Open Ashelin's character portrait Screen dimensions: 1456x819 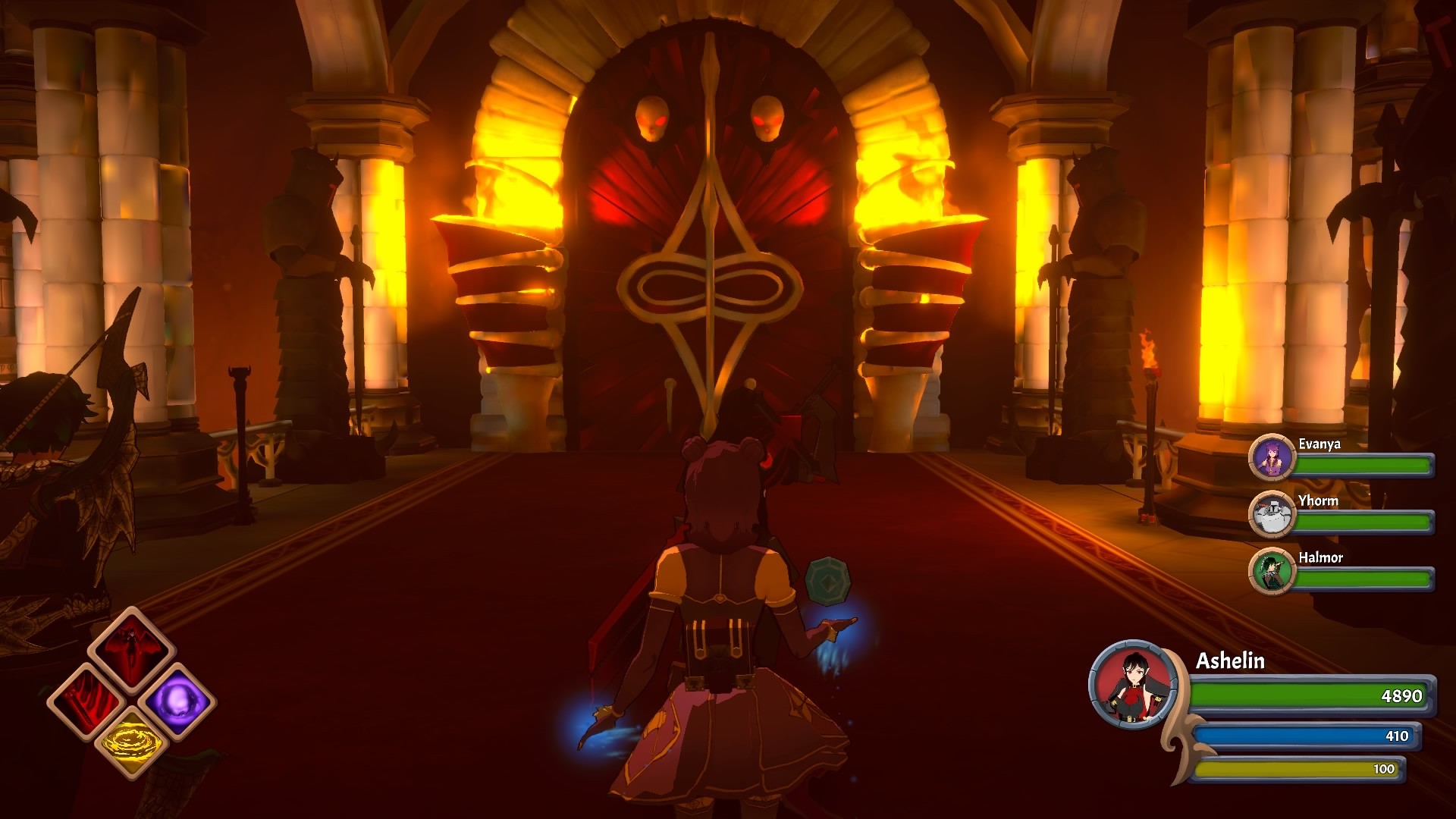coord(1134,686)
